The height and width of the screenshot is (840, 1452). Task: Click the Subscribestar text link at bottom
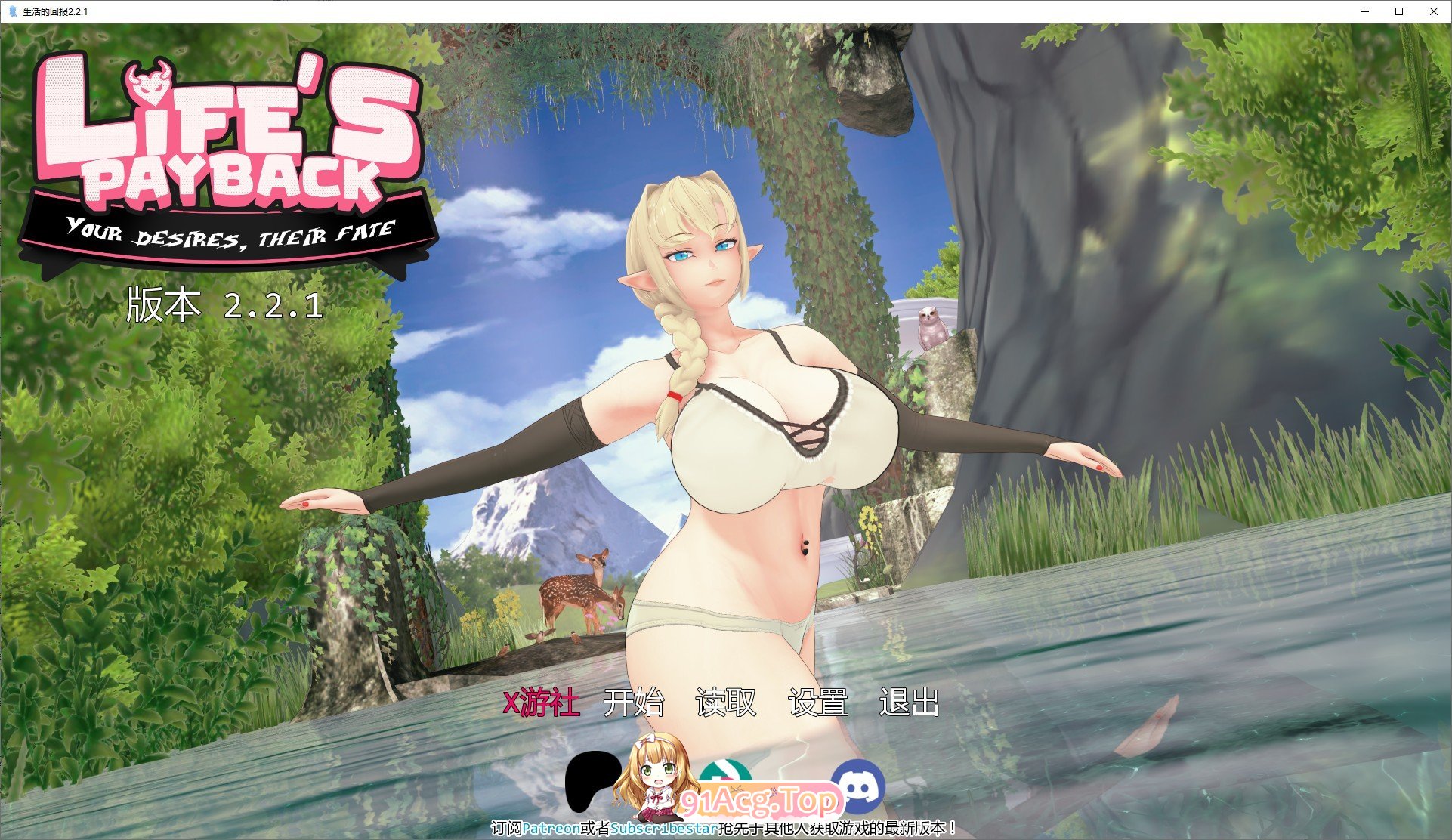pyautogui.click(x=665, y=829)
